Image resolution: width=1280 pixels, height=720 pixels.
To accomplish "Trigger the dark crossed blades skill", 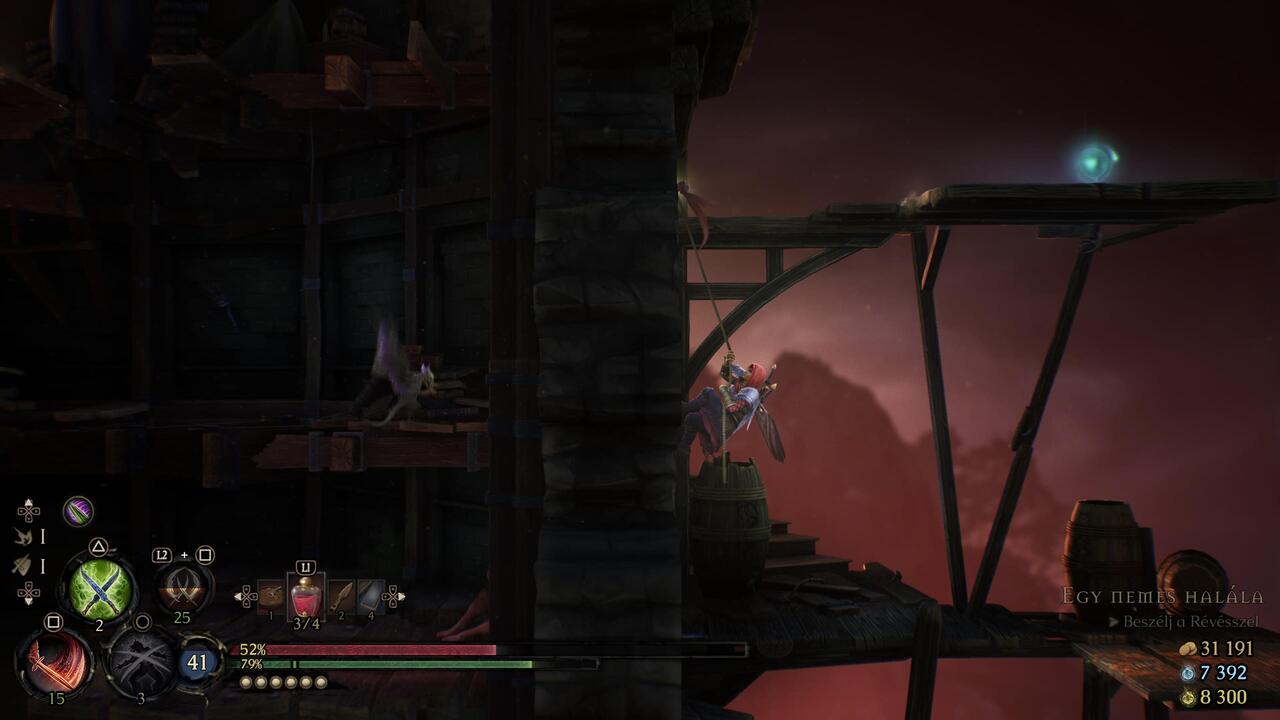I will pos(142,660).
